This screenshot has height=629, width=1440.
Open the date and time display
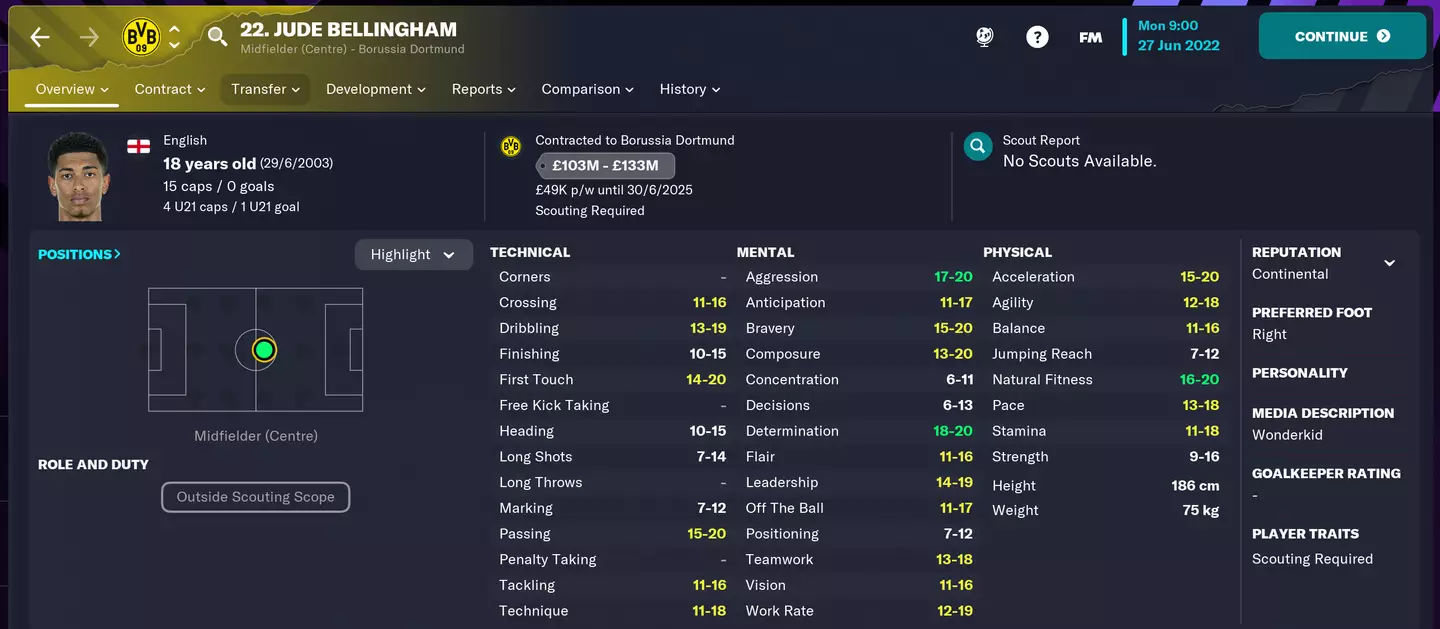tap(1178, 36)
